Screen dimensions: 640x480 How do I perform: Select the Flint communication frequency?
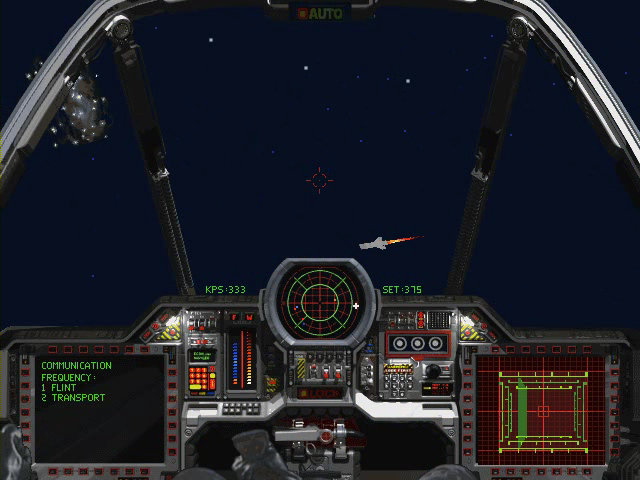pos(62,388)
